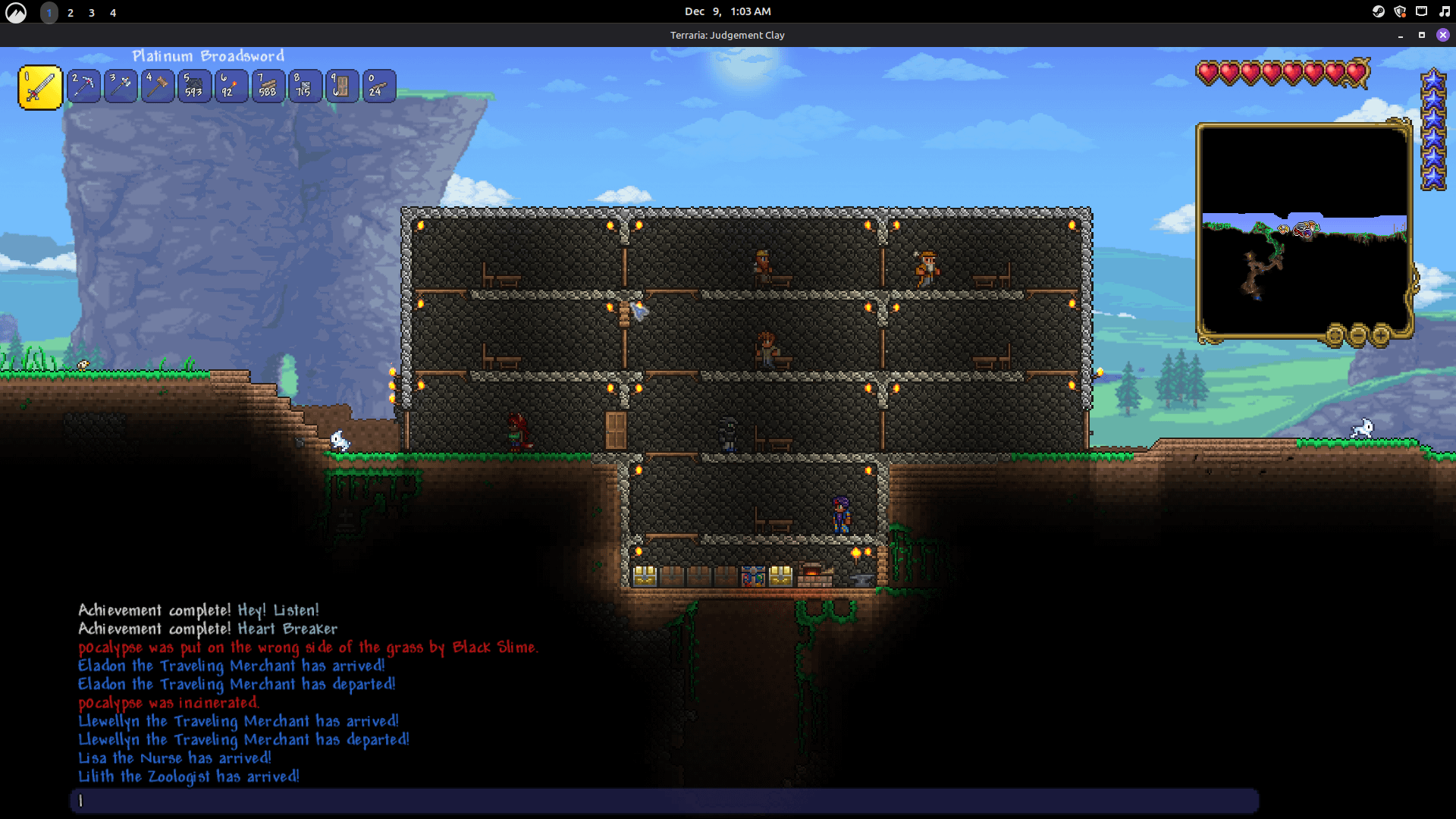Select the stone block stack of 593

click(194, 86)
